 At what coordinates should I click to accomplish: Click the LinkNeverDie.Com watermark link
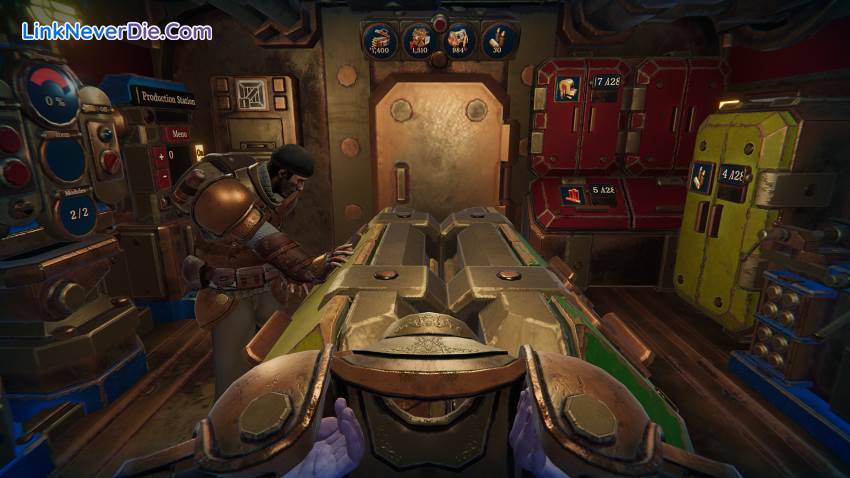point(116,32)
